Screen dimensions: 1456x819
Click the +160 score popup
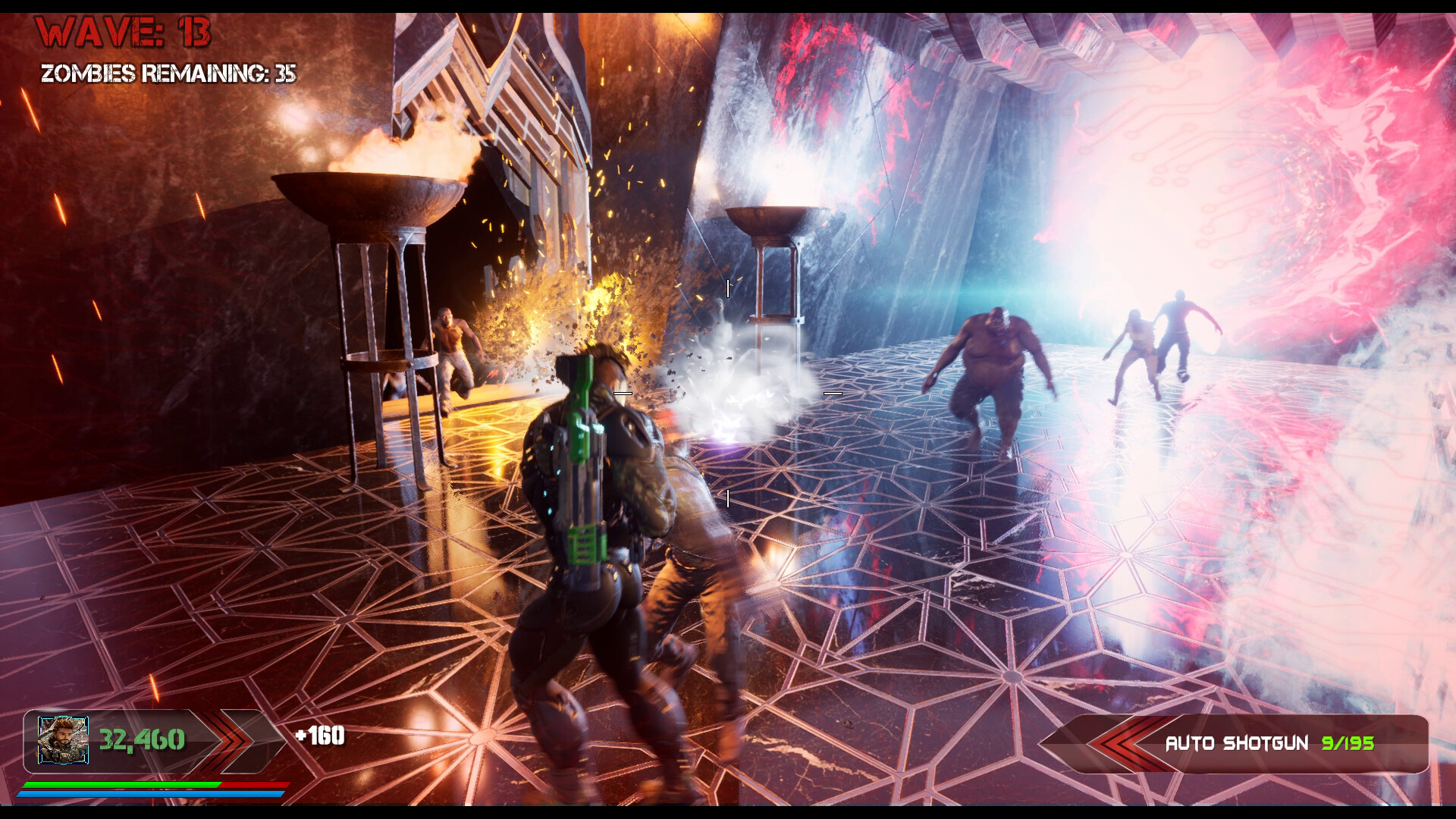click(x=319, y=736)
